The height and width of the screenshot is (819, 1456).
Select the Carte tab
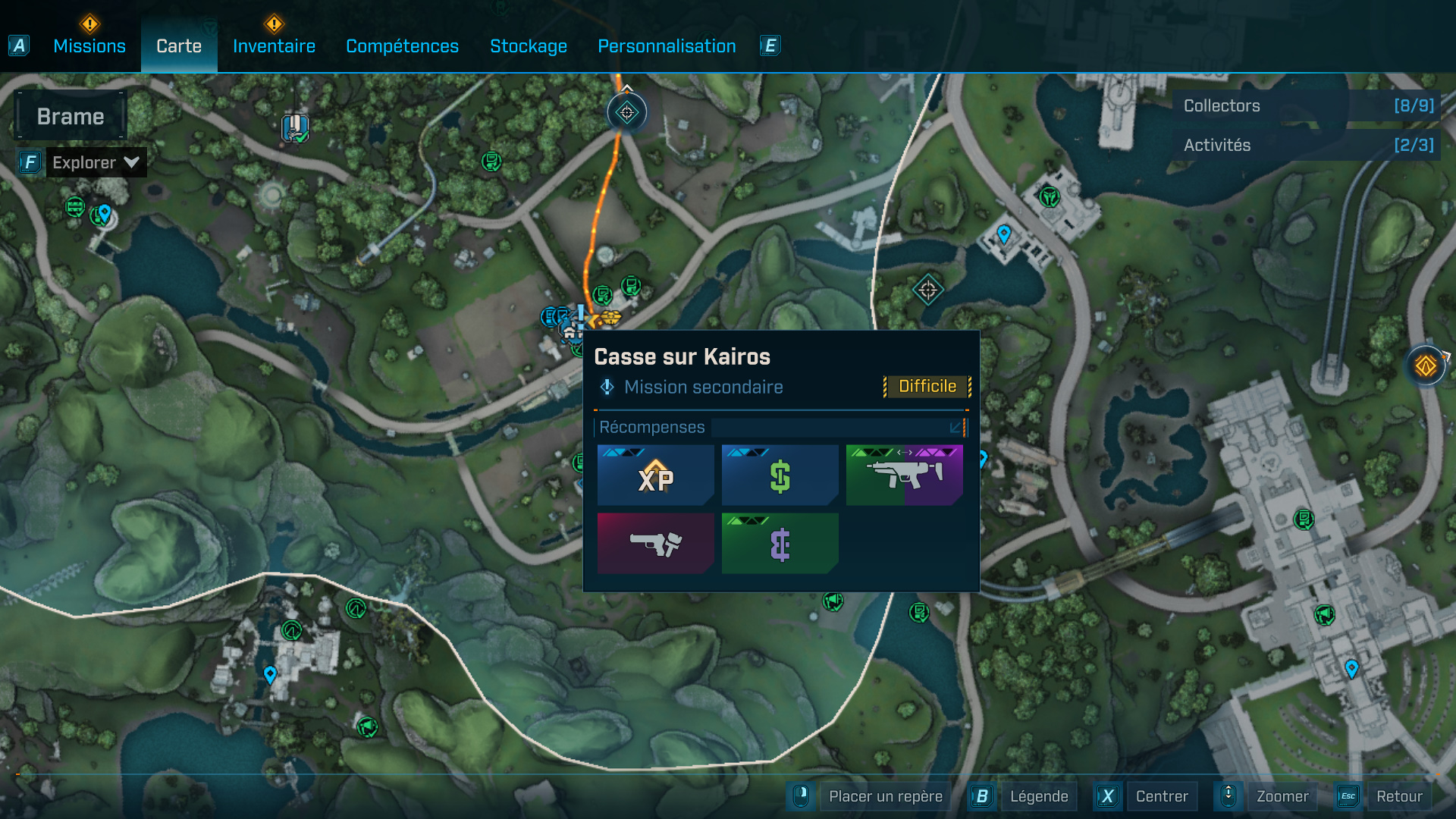tap(179, 46)
